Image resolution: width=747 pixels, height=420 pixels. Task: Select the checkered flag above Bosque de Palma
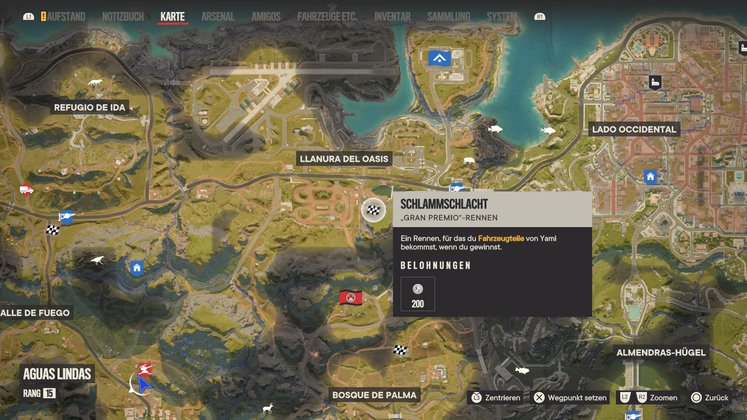tap(400, 350)
